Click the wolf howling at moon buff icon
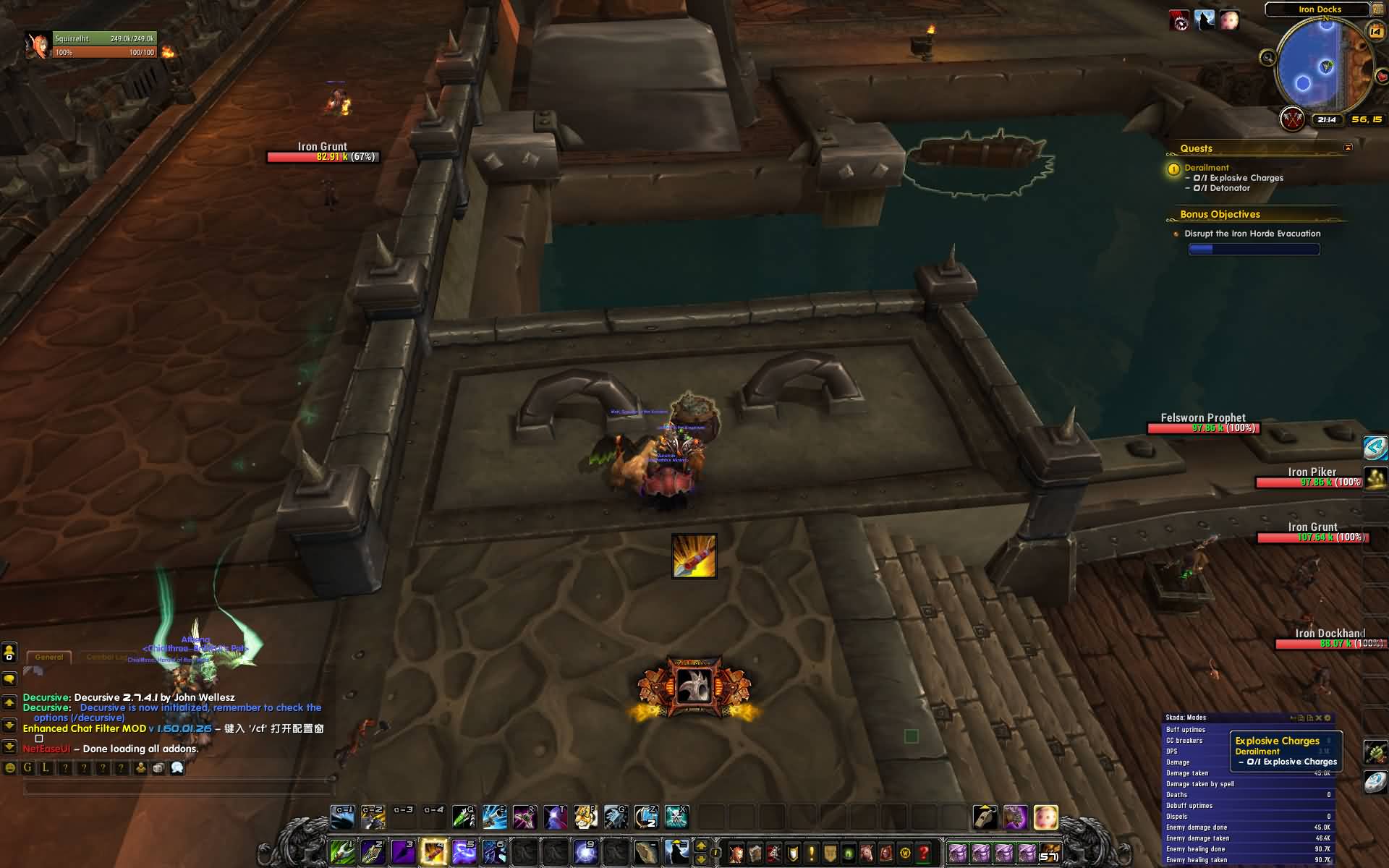Screen dimensions: 1389x868 (x=1205, y=20)
